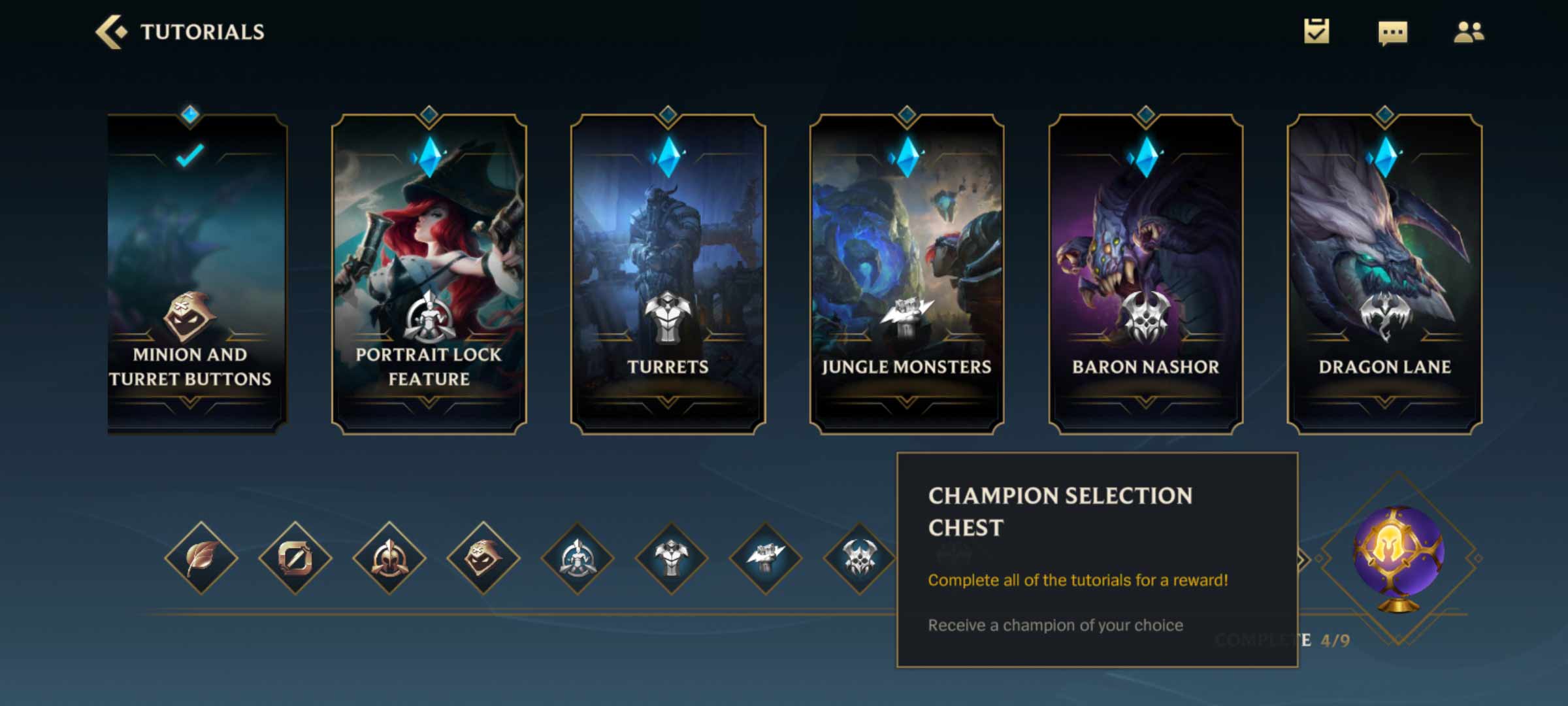1568x706 pixels.
Task: Select the silver turret progress diamond icon
Action: [x=672, y=558]
